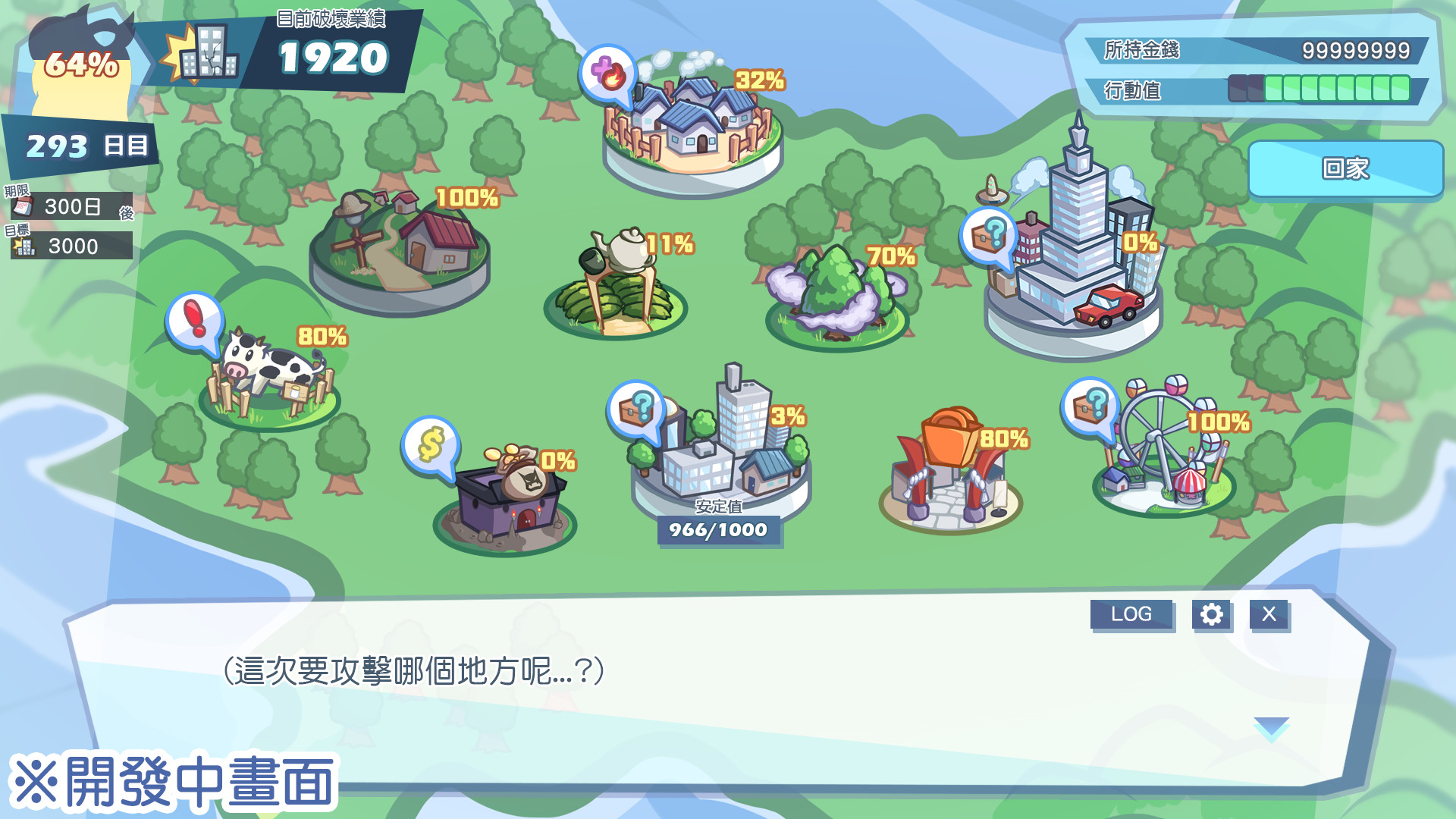Screen dimensions: 1456x819
Task: Click the 回家 go-home button
Action: 1345,168
